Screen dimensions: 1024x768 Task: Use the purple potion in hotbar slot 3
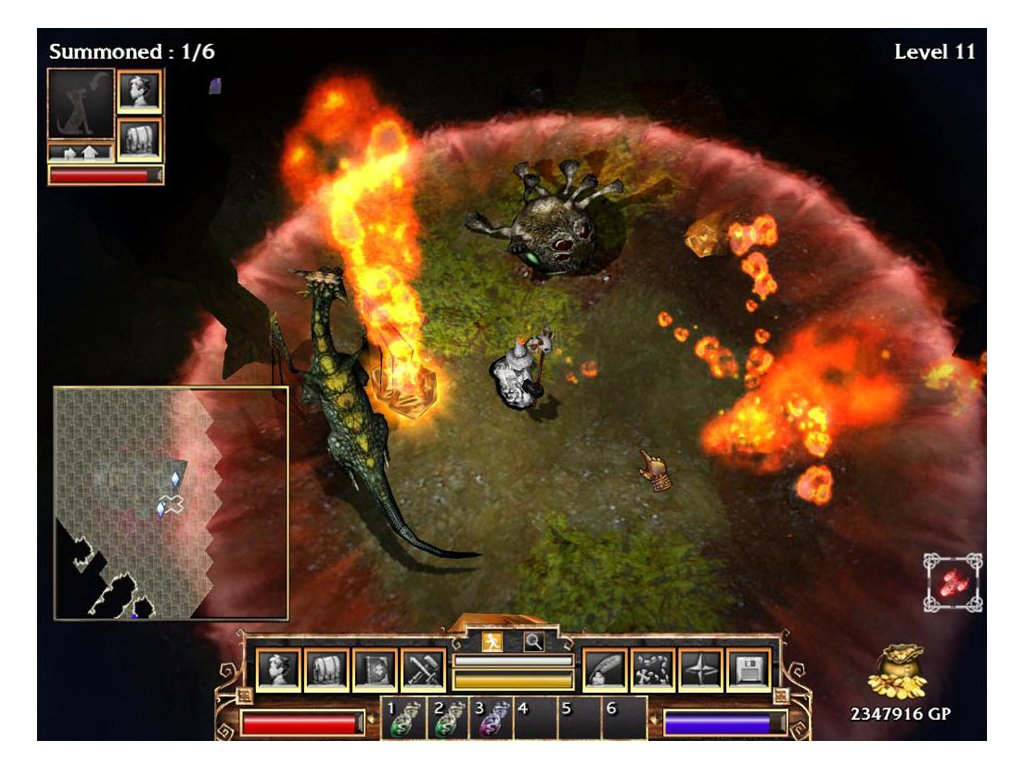[x=491, y=720]
